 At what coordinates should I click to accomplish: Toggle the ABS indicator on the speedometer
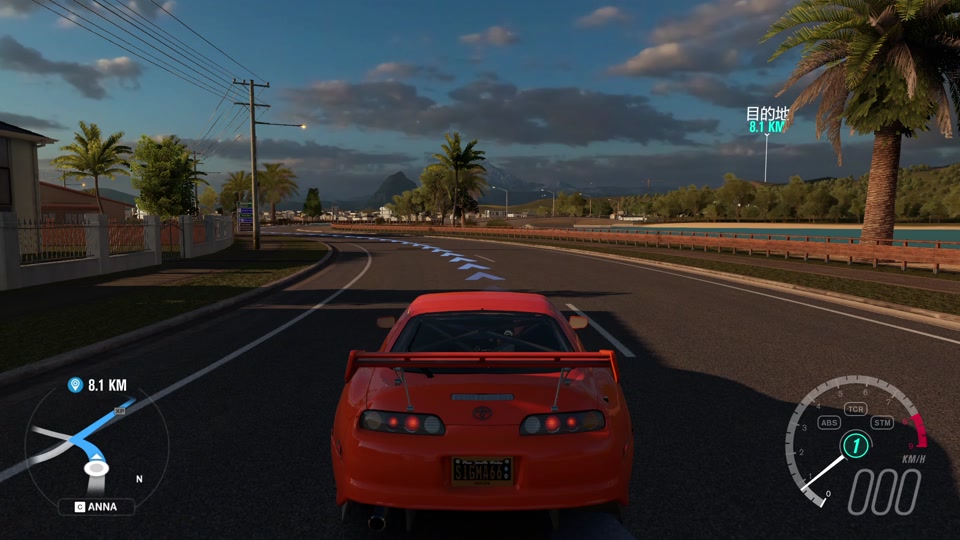coord(829,422)
